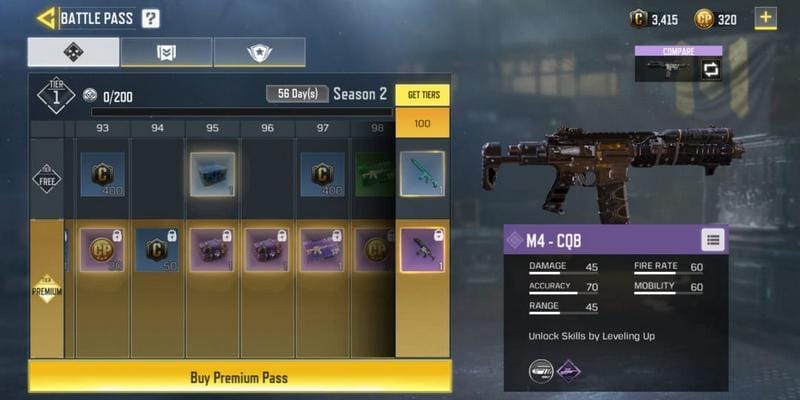Viewport: 800px width, 400px height.
Task: Open the star shield emblem tab
Action: (259, 52)
